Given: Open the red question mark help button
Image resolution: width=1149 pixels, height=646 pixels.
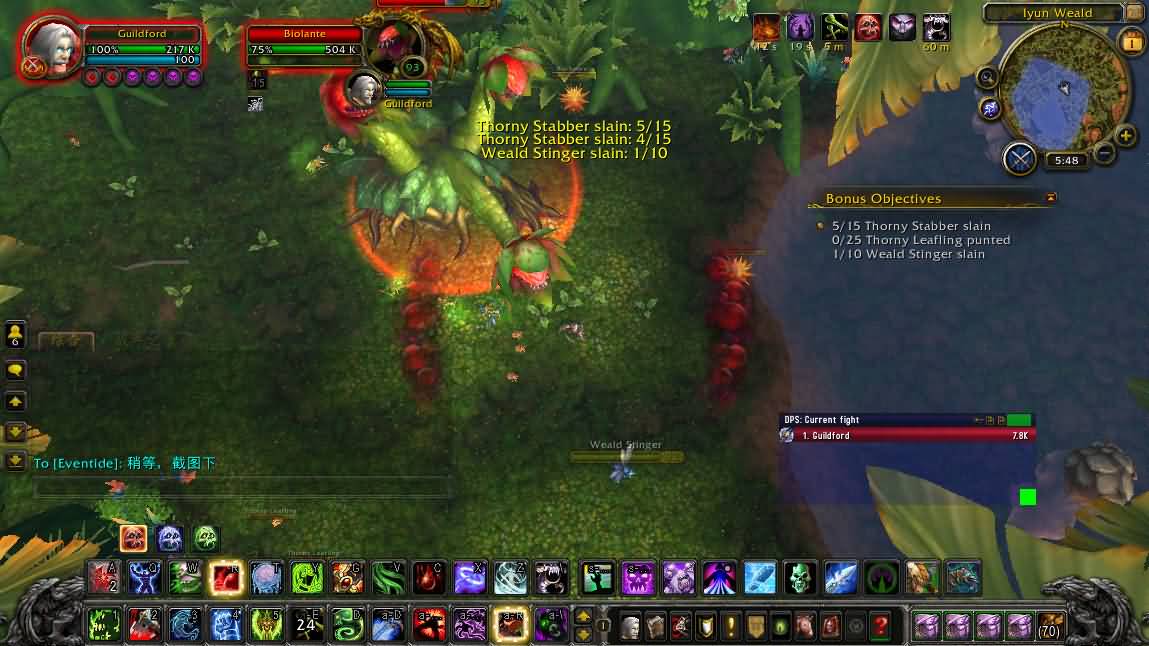Looking at the screenshot, I should (x=880, y=626).
